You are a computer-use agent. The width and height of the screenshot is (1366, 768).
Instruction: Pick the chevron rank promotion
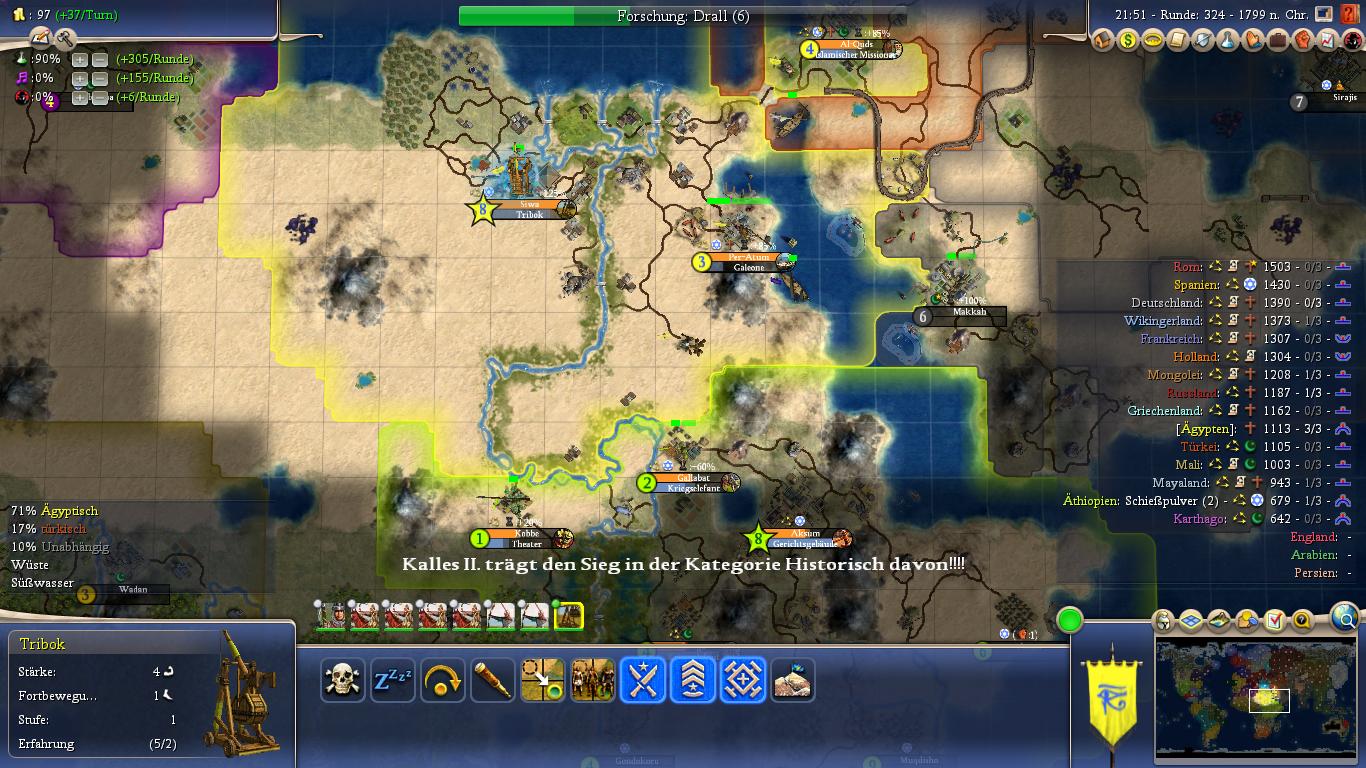[x=693, y=680]
